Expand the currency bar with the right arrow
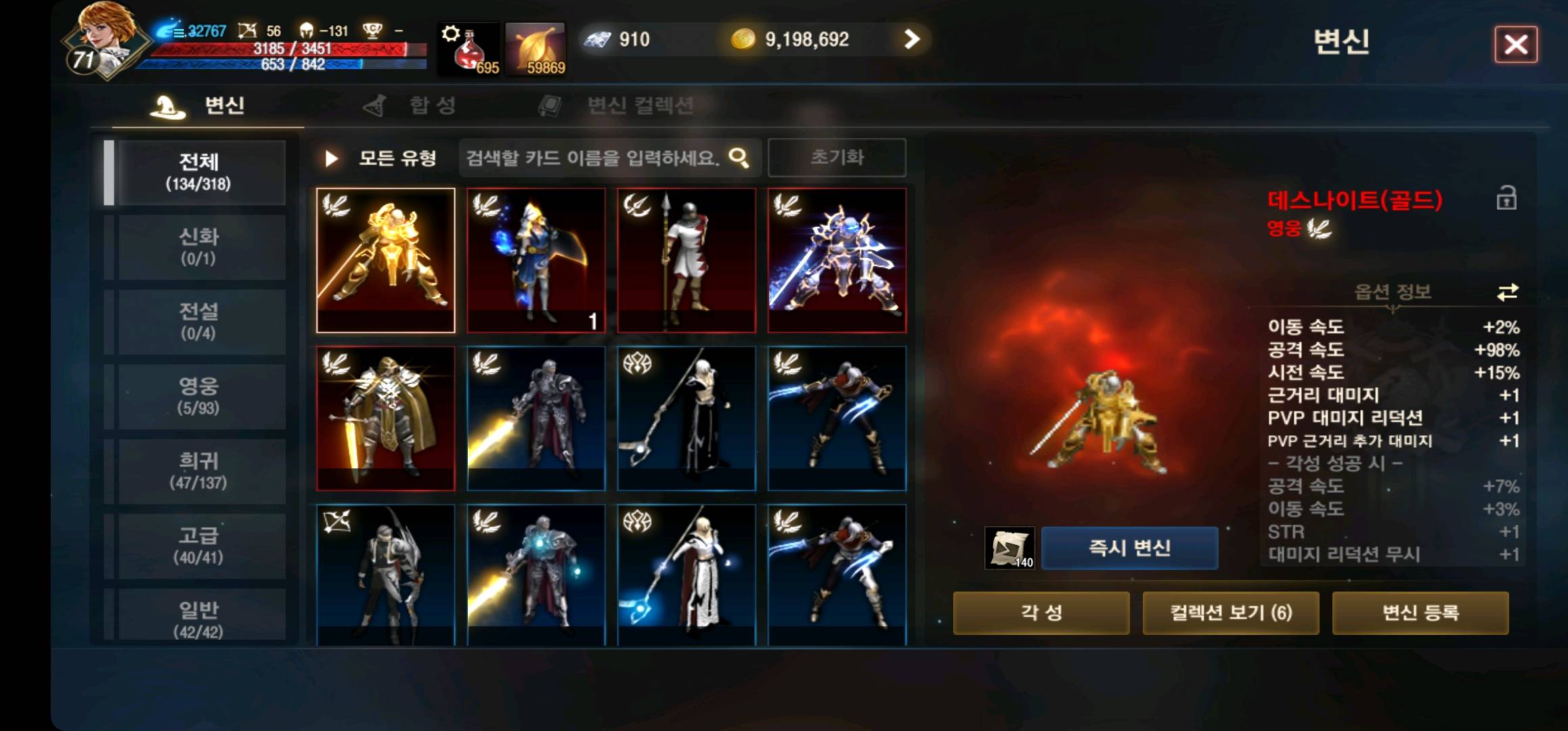The height and width of the screenshot is (731, 1568). coord(913,39)
